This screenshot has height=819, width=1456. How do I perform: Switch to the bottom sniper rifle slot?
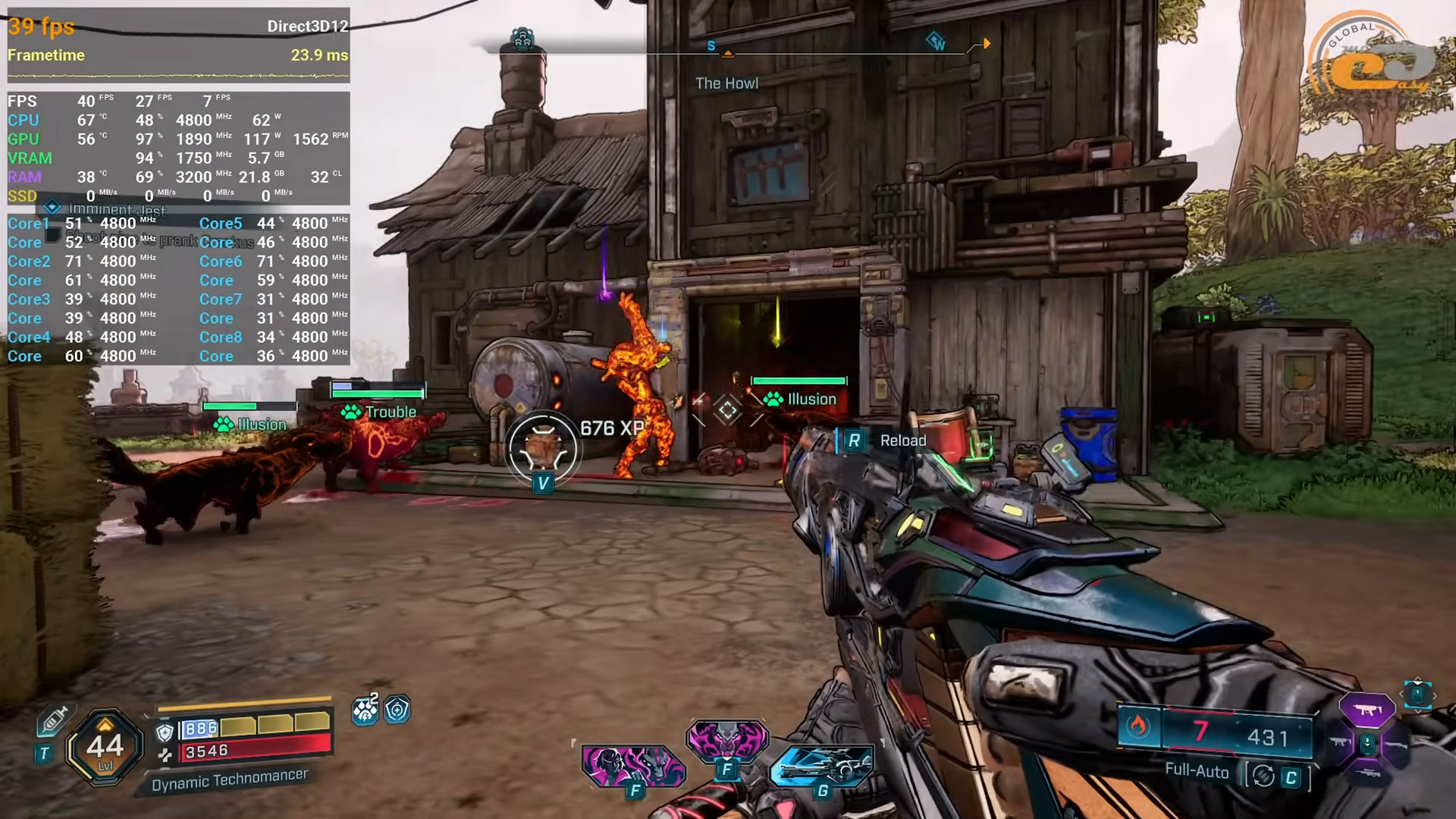pos(1367,773)
